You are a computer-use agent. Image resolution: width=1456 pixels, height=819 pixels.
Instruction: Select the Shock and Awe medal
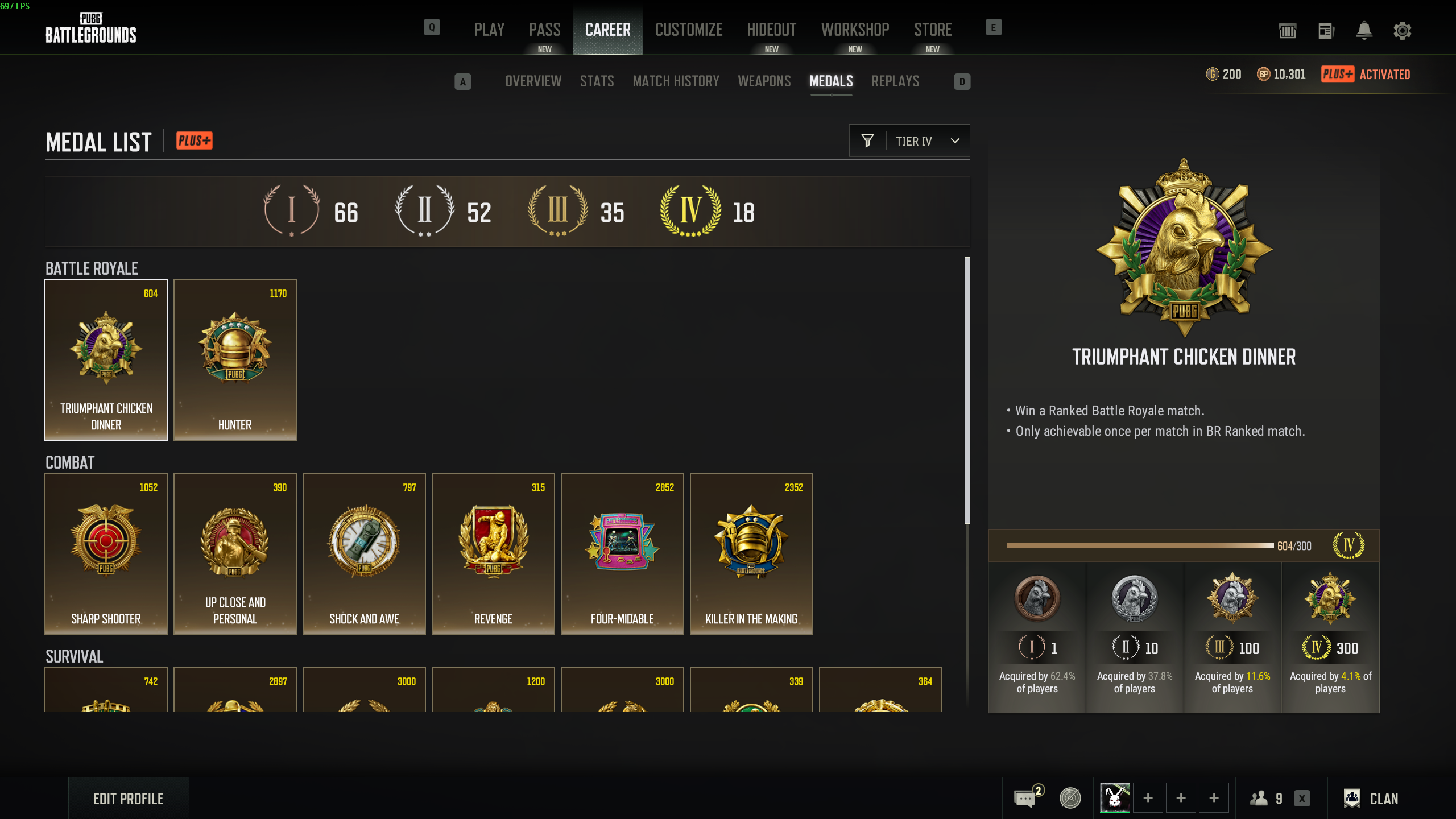[x=364, y=553]
